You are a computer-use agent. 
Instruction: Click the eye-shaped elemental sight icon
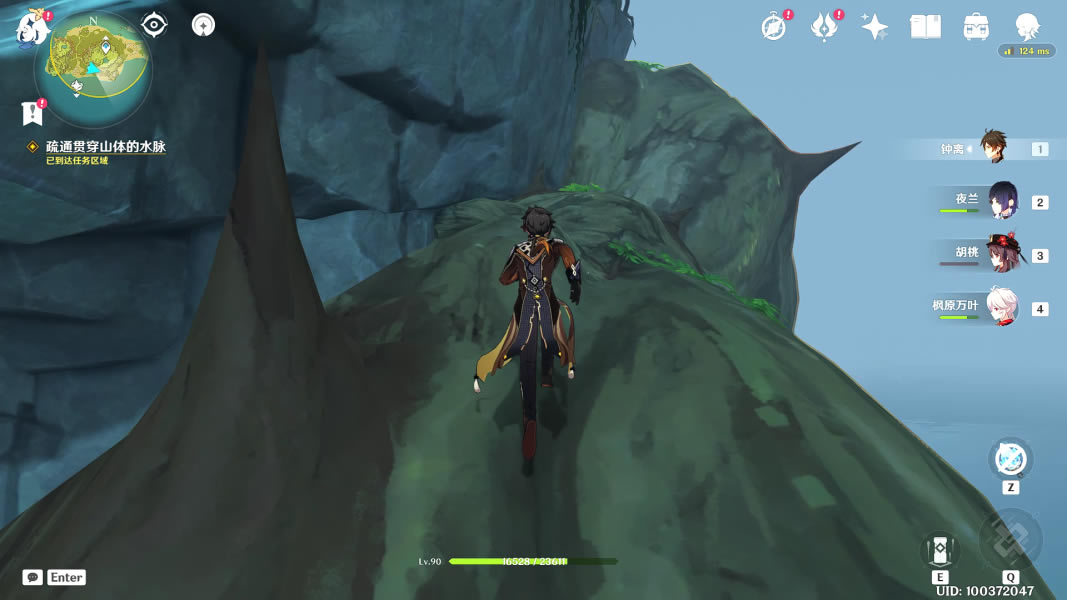154,25
